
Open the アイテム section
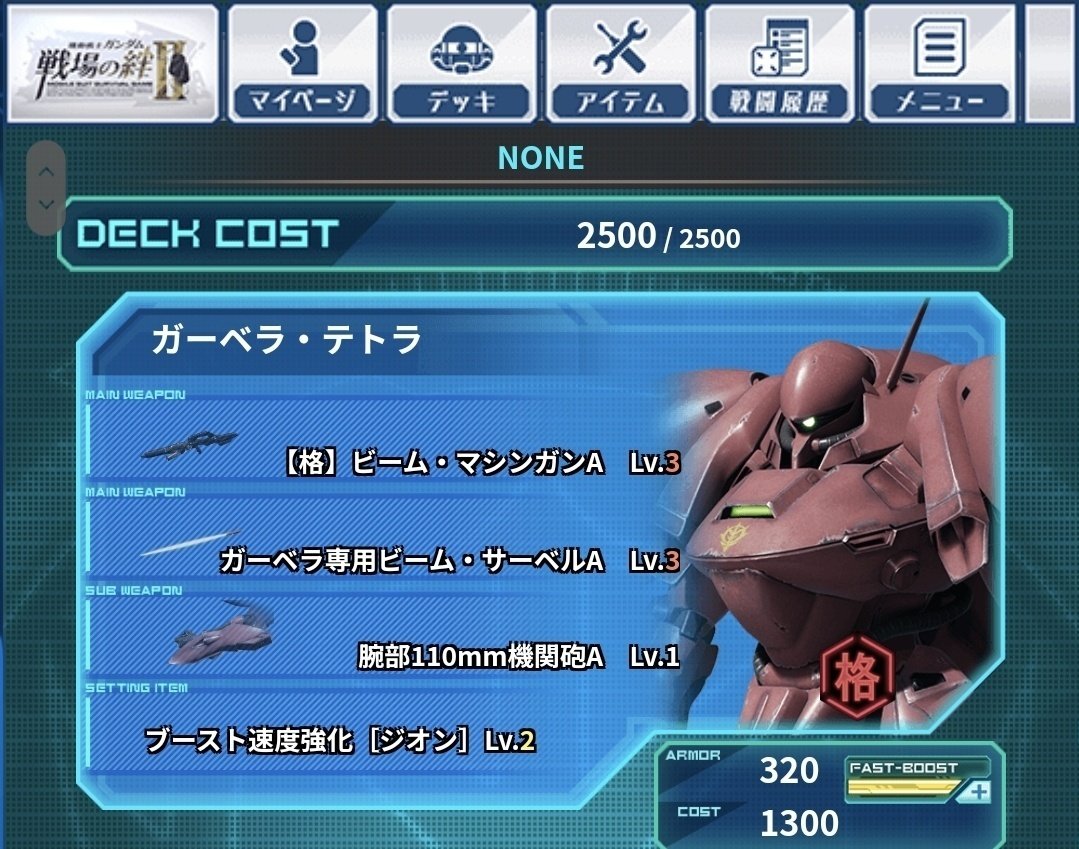pyautogui.click(x=621, y=63)
